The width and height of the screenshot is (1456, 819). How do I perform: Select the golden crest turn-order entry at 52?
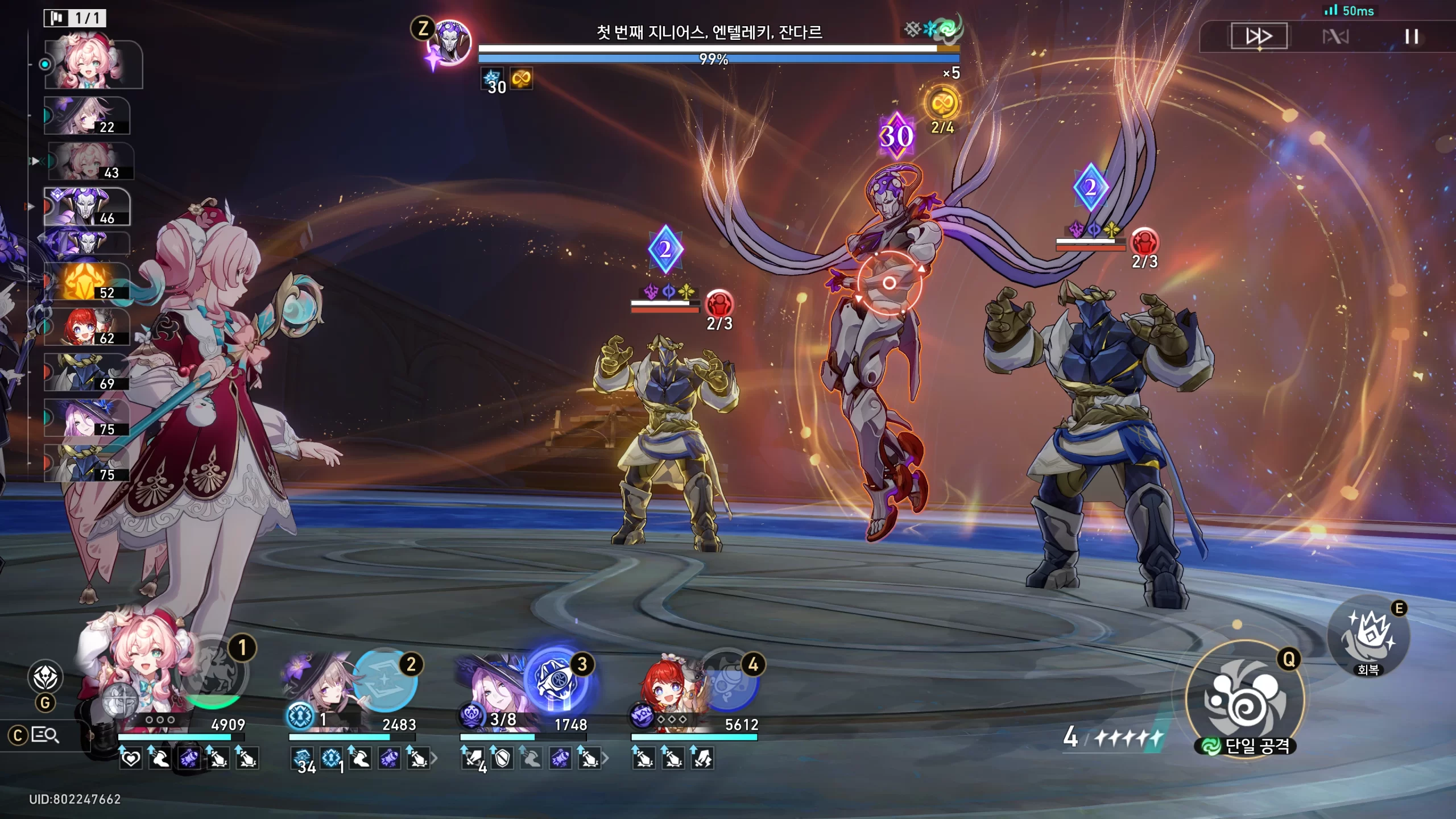point(86,282)
